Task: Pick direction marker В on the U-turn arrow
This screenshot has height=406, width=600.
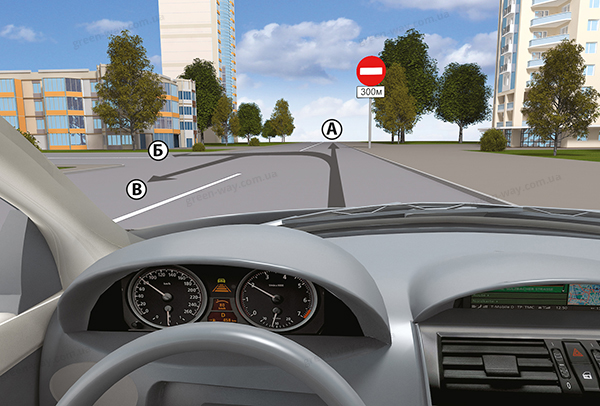Action: [x=137, y=187]
